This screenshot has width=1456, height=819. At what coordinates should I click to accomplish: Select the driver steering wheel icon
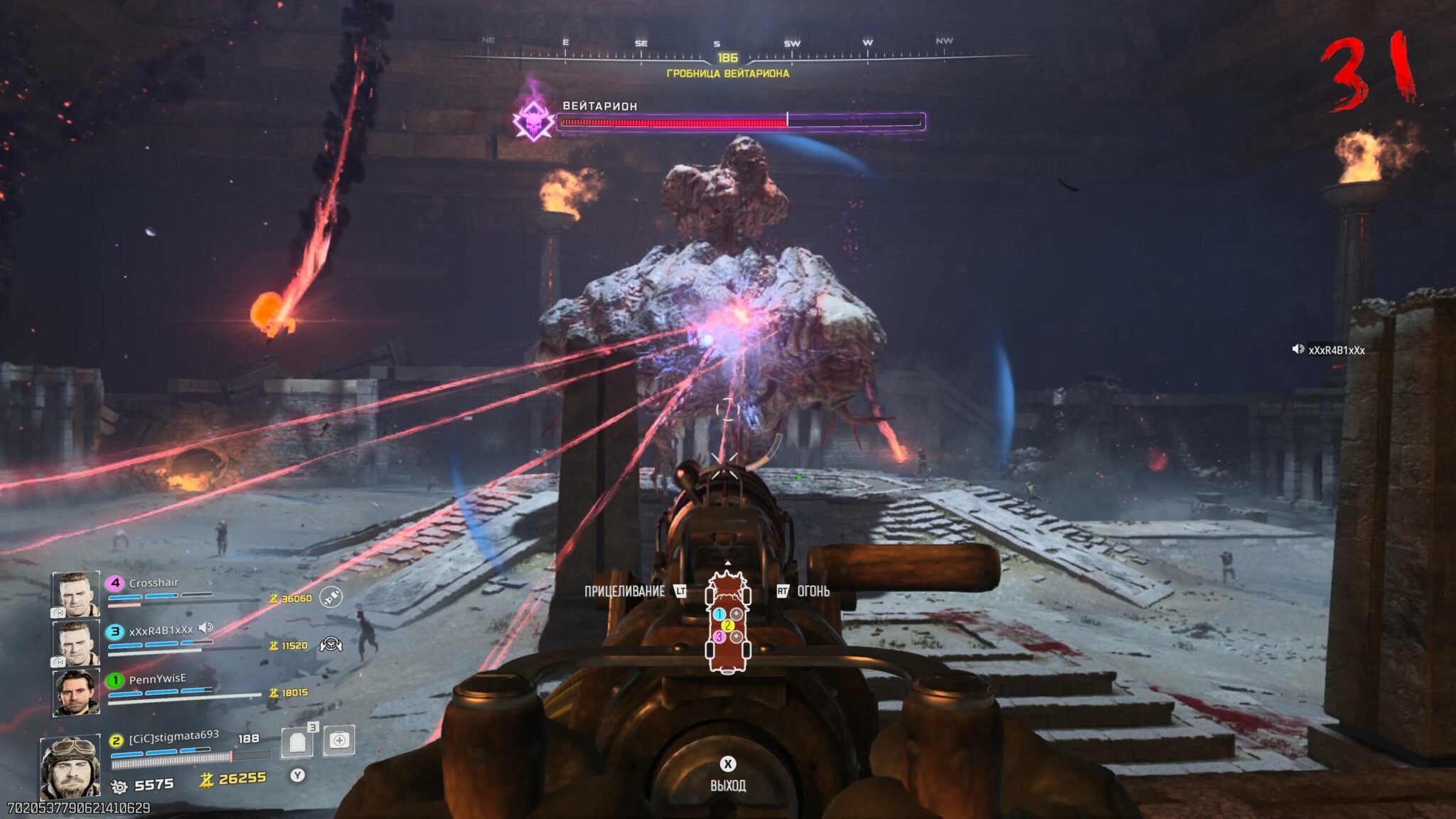coord(331,645)
